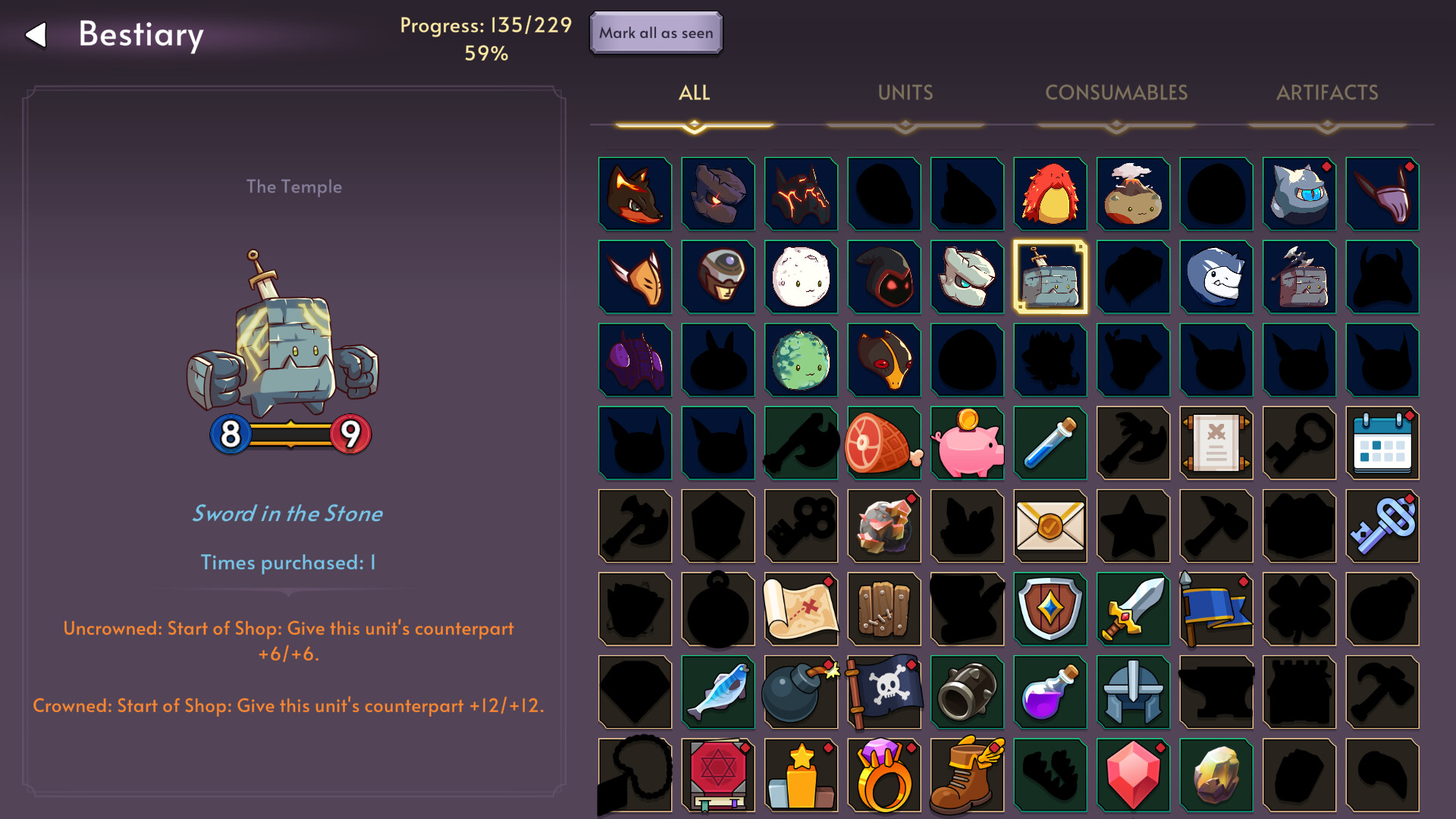
Task: Select the blue banner item icon
Action: point(1216,609)
